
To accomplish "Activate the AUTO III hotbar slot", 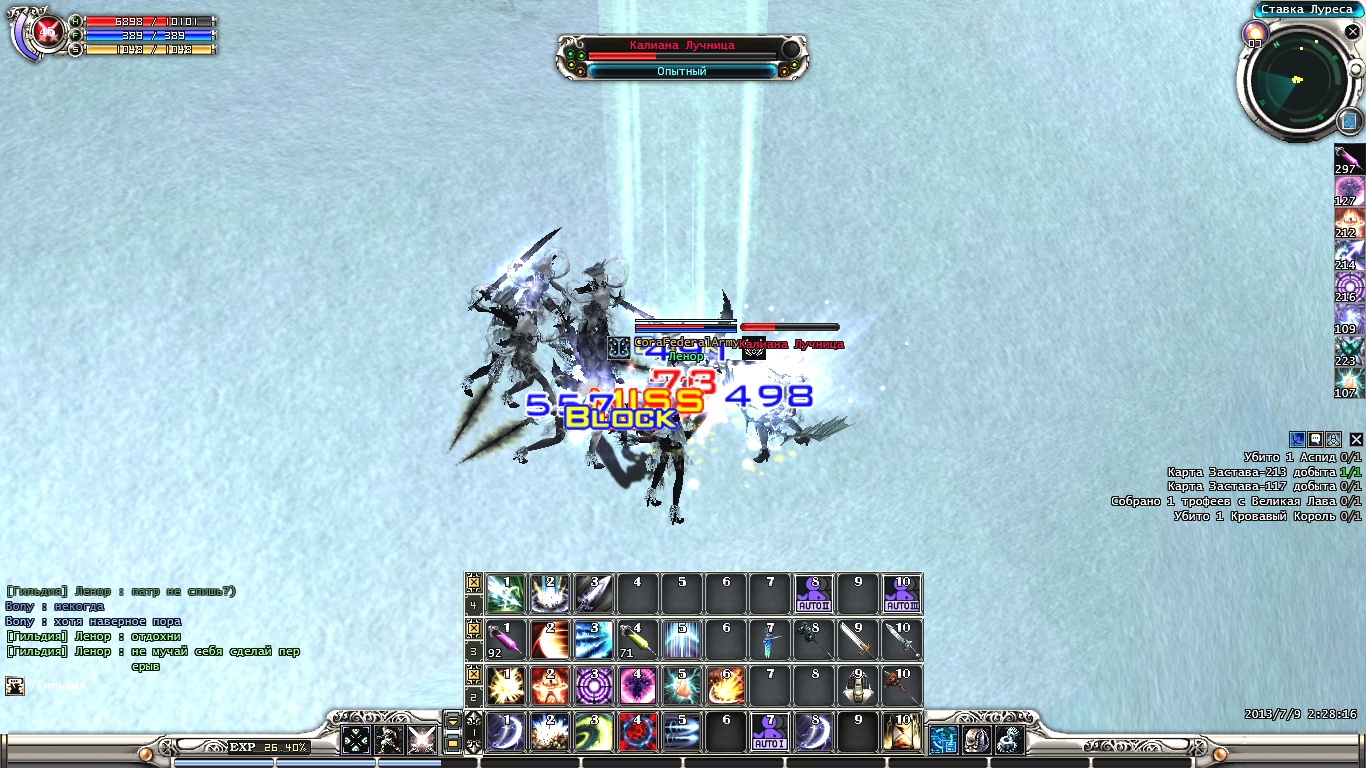I will [x=901, y=594].
